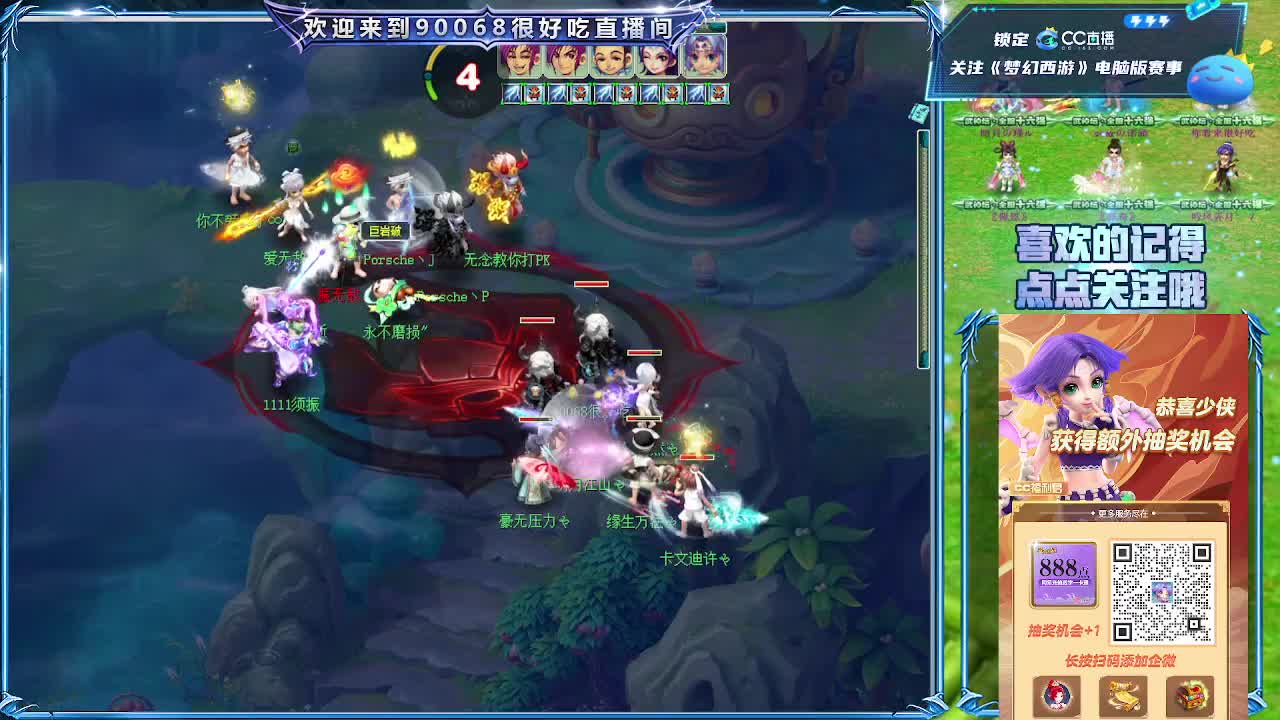The height and width of the screenshot is (720, 1280).
Task: Toggle the lightning skill under the first portrait
Action: click(x=512, y=95)
